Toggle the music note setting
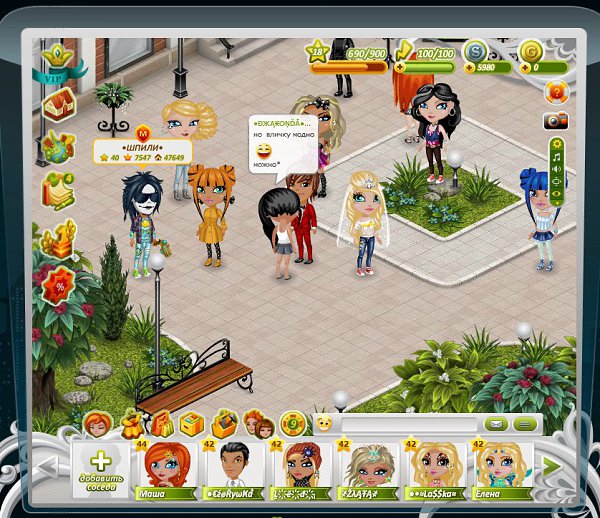Viewport: 600px width, 518px height. tap(557, 155)
